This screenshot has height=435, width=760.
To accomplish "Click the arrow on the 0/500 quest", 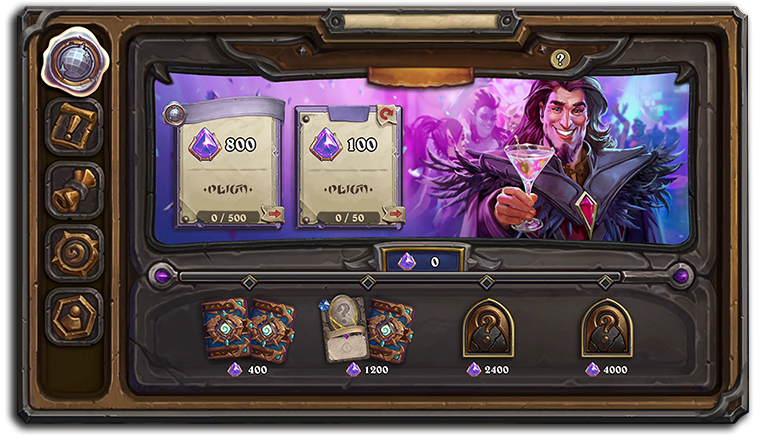I will pyautogui.click(x=272, y=214).
